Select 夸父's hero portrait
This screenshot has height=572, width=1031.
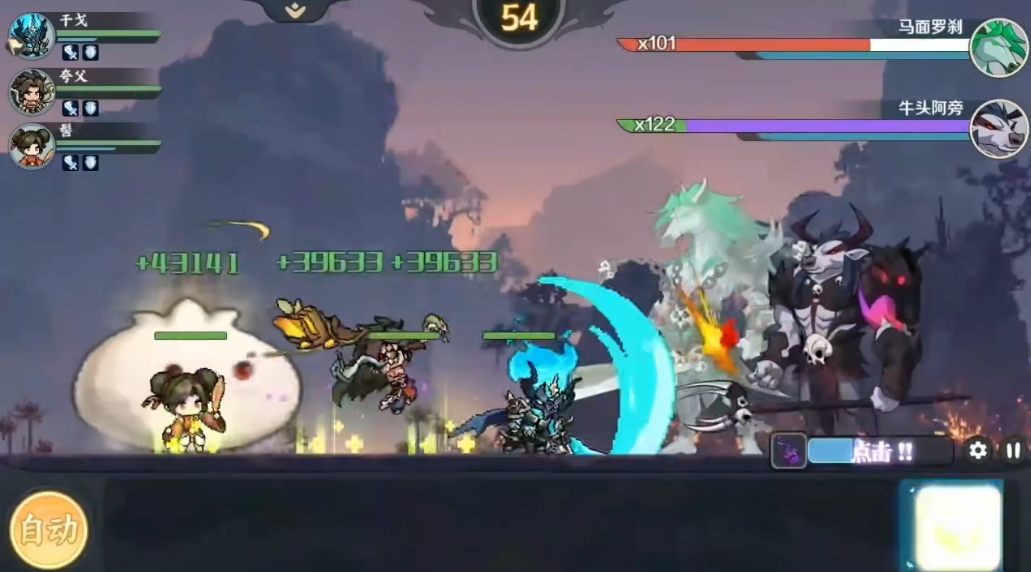tap(31, 91)
